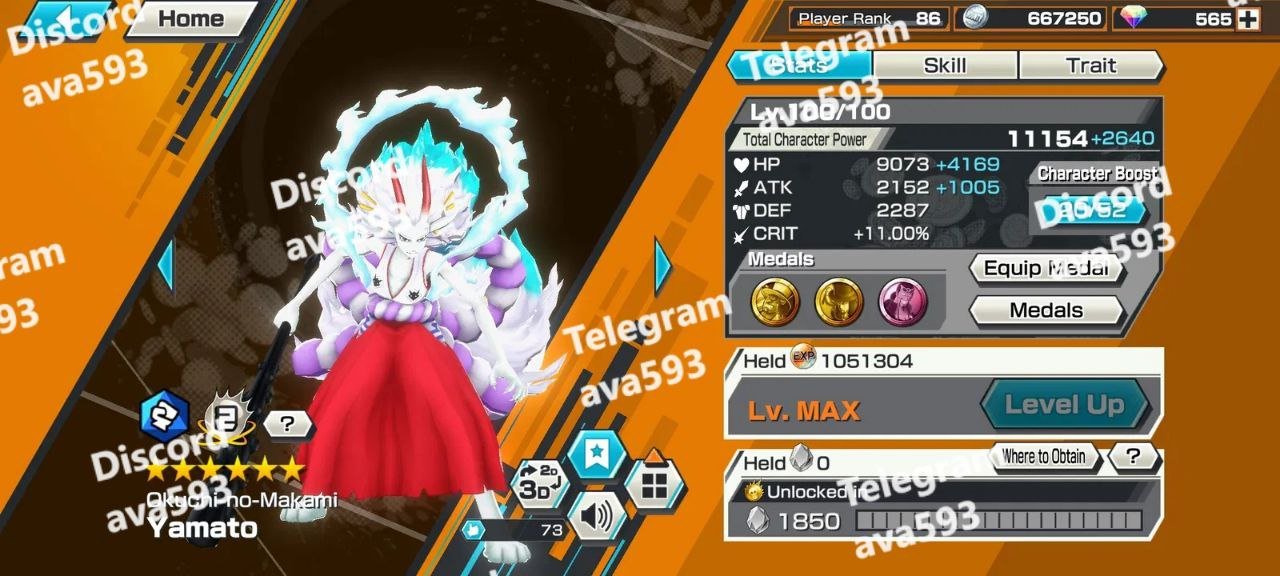Check Where to Obtain shards
1280x576 pixels.
(1043, 457)
